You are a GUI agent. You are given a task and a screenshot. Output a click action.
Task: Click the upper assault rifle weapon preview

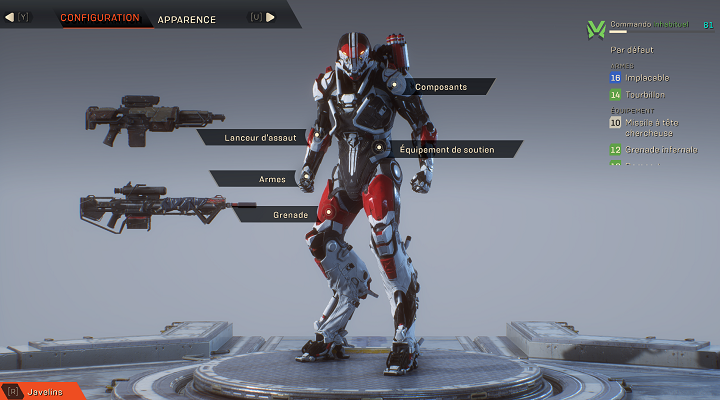(140, 119)
